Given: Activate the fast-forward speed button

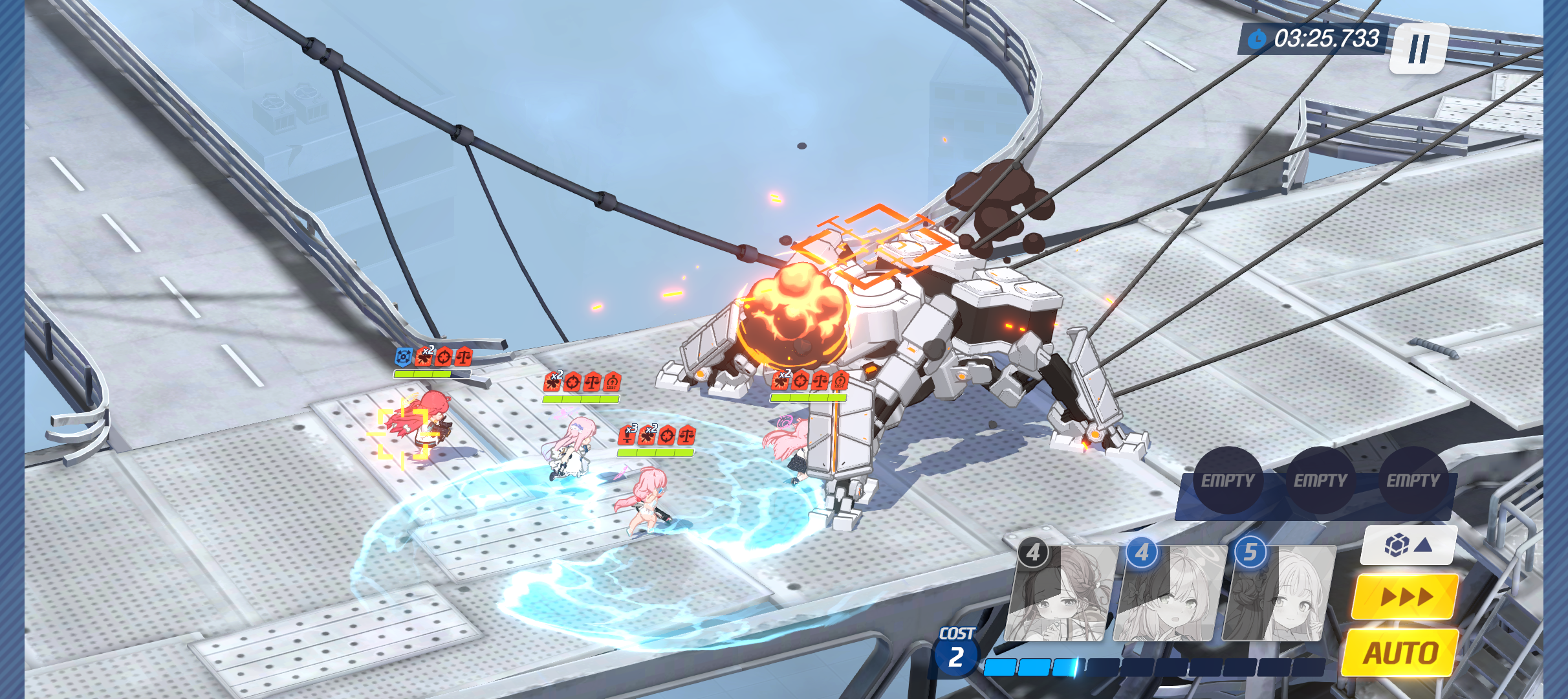Looking at the screenshot, I should (x=1405, y=596).
